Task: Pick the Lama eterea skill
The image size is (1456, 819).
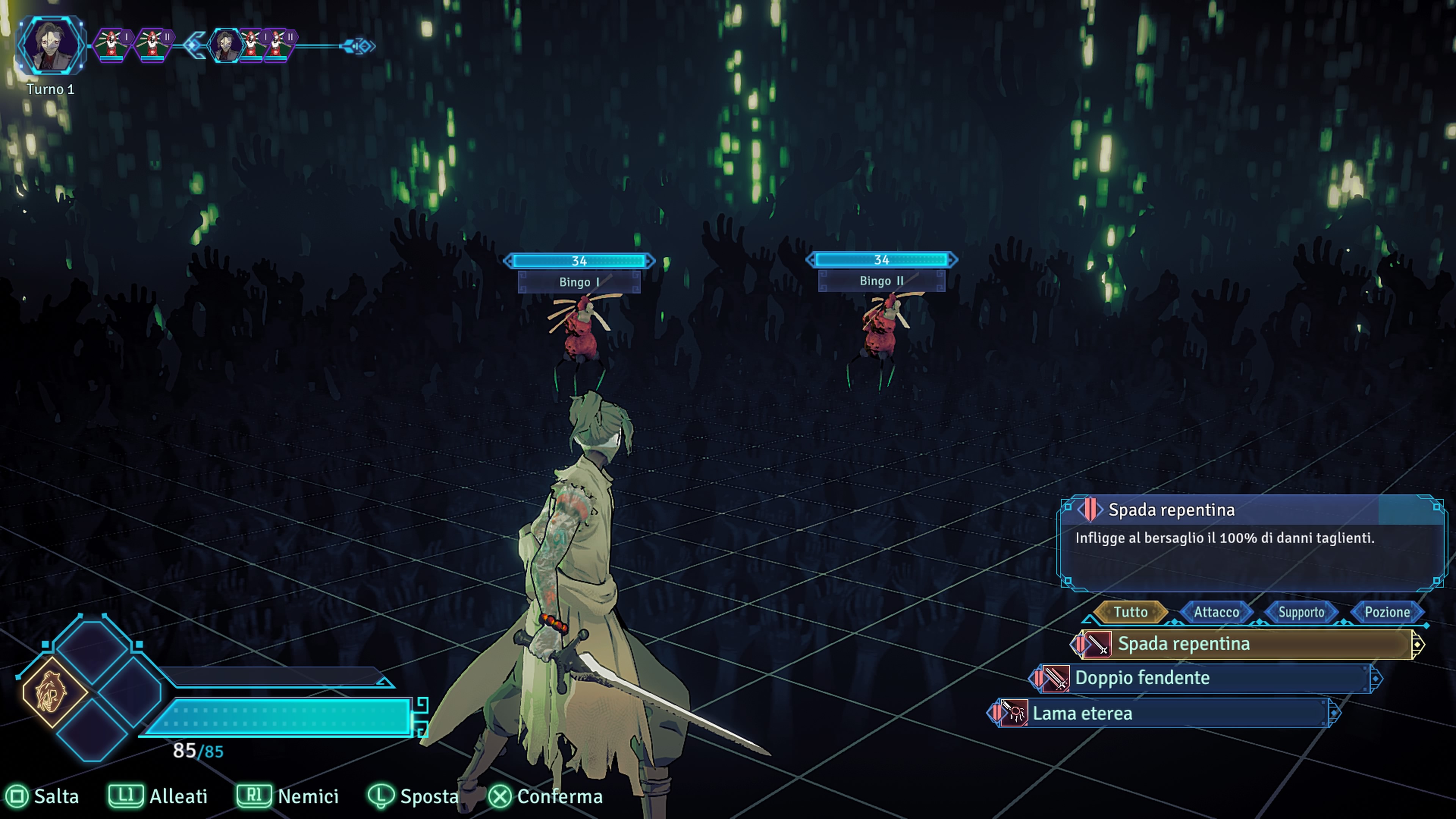Action: (x=1164, y=714)
